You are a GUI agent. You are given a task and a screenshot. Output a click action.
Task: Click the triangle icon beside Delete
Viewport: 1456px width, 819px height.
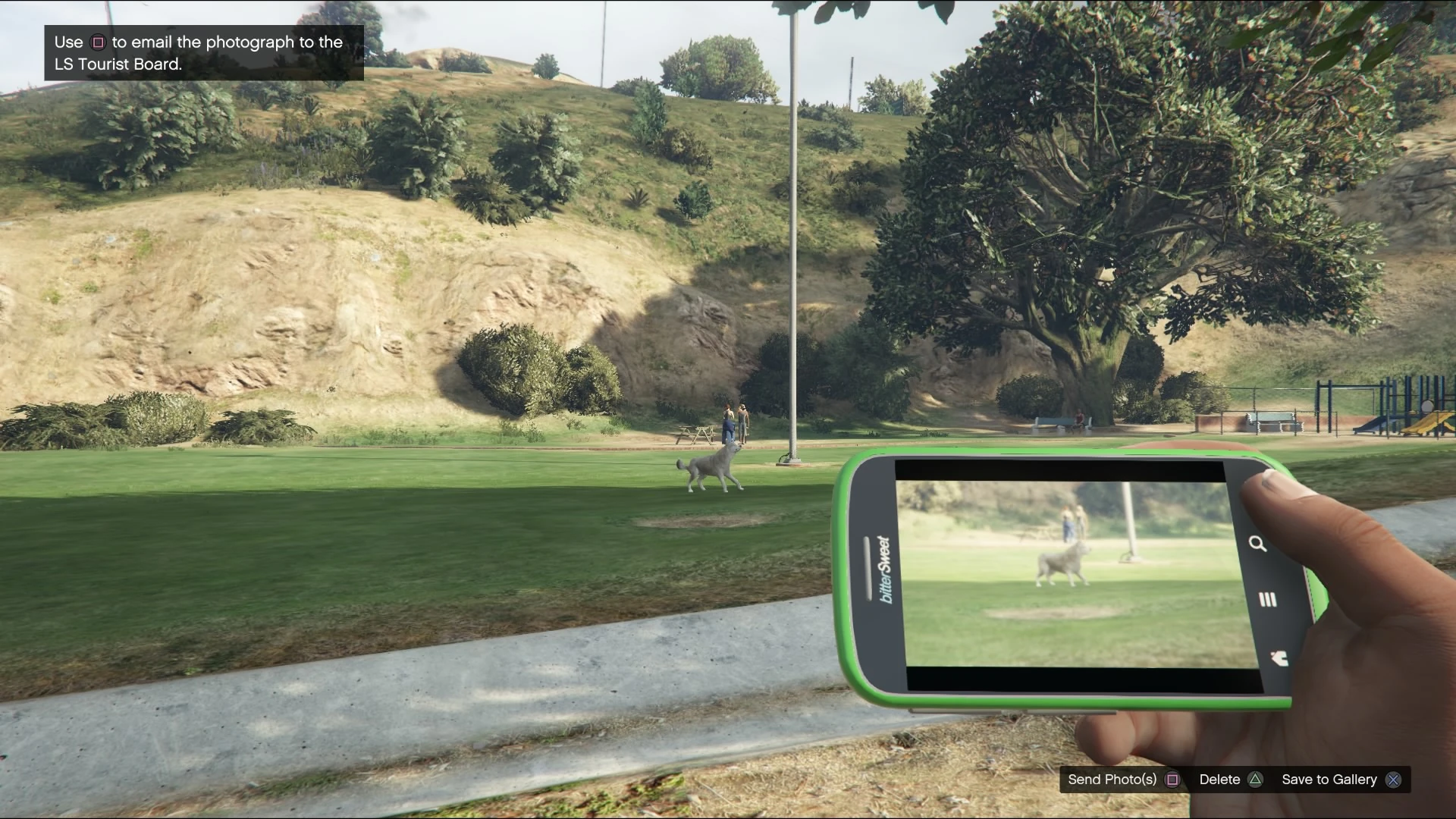[1256, 779]
